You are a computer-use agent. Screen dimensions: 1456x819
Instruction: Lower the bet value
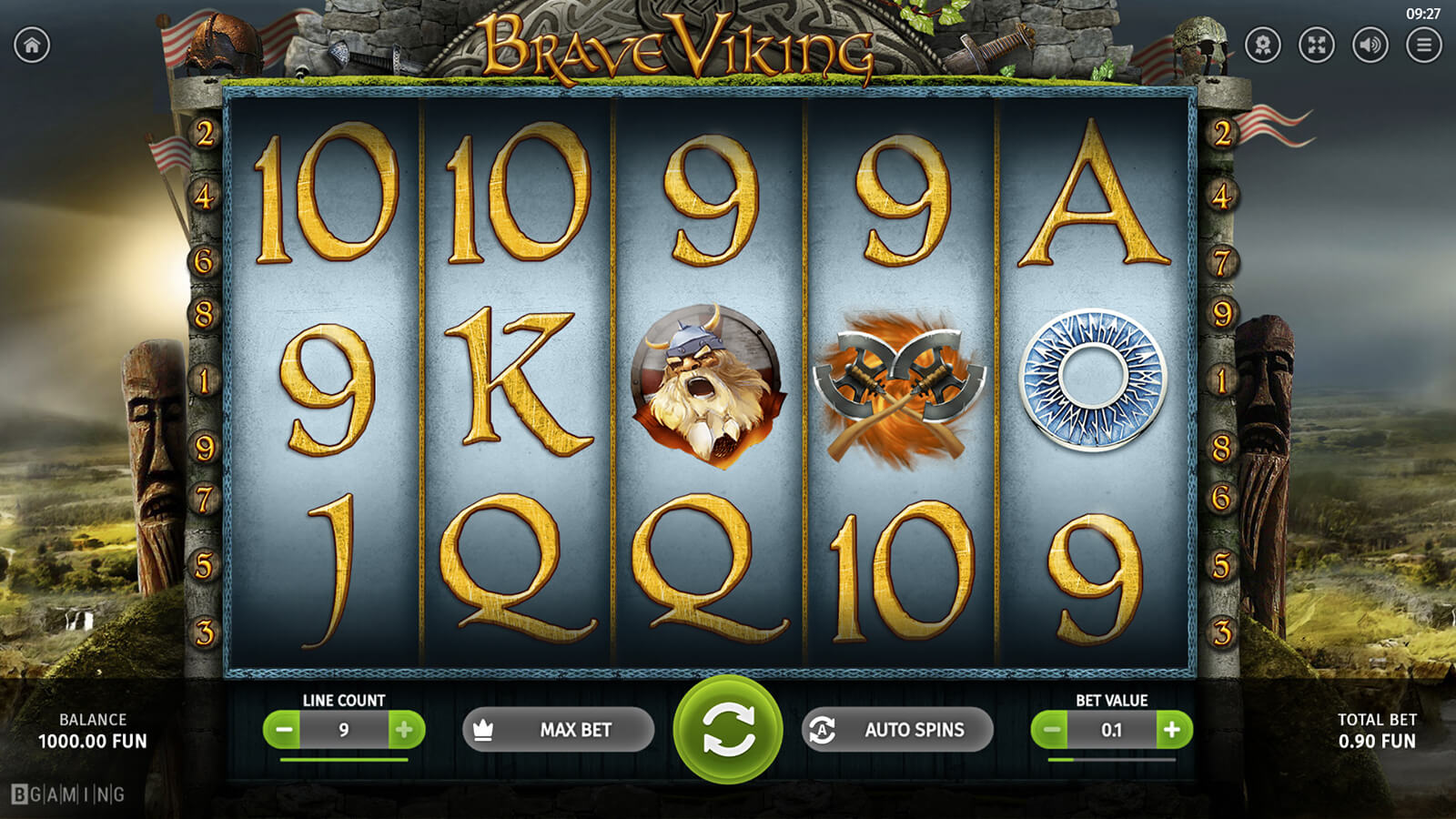pyautogui.click(x=1051, y=730)
